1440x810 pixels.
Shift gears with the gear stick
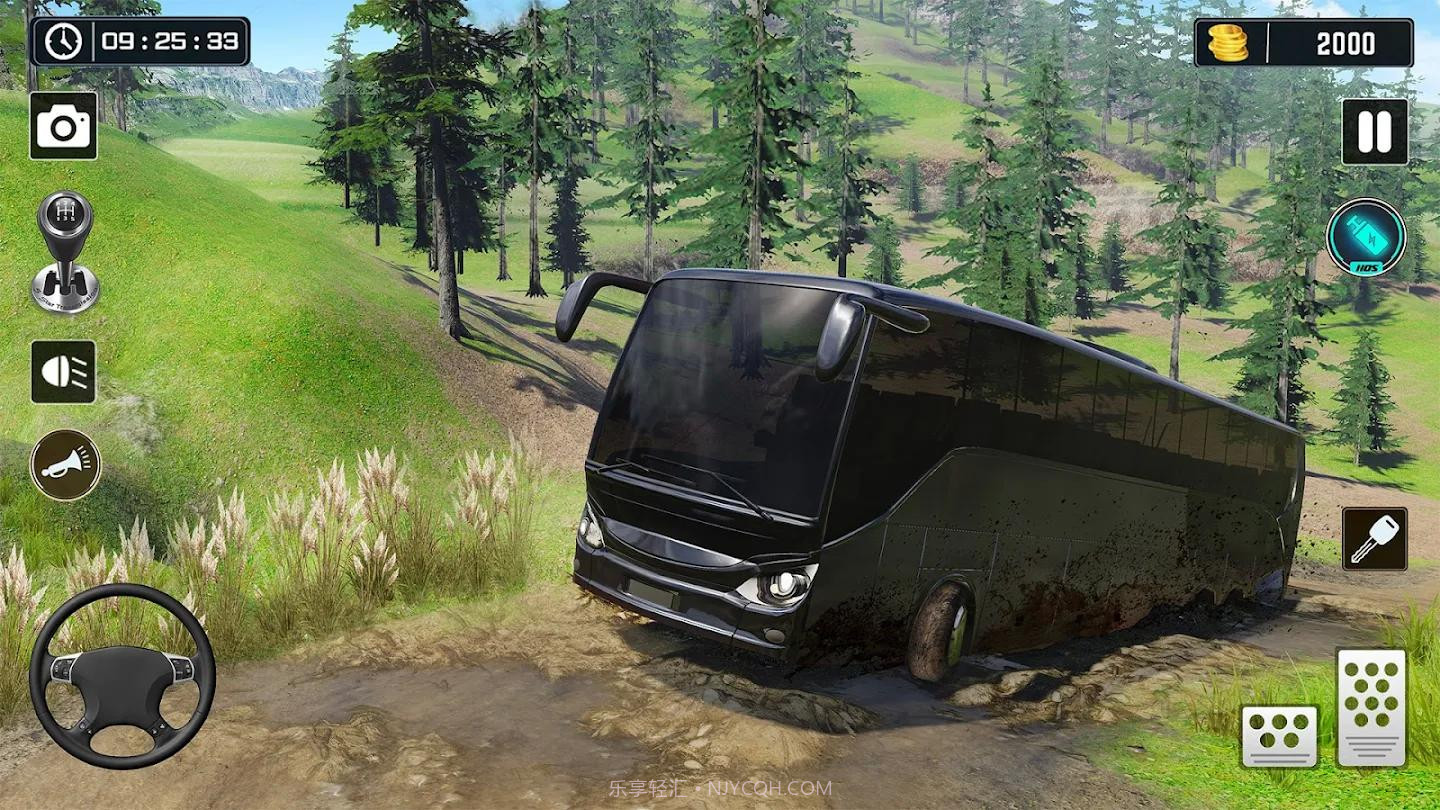pos(66,252)
